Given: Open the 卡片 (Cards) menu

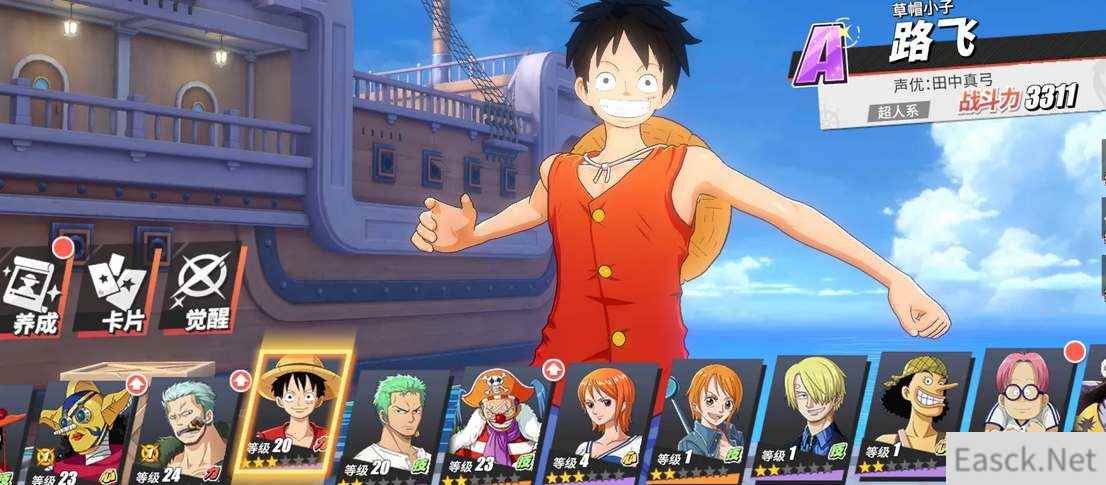Looking at the screenshot, I should coord(120,292).
